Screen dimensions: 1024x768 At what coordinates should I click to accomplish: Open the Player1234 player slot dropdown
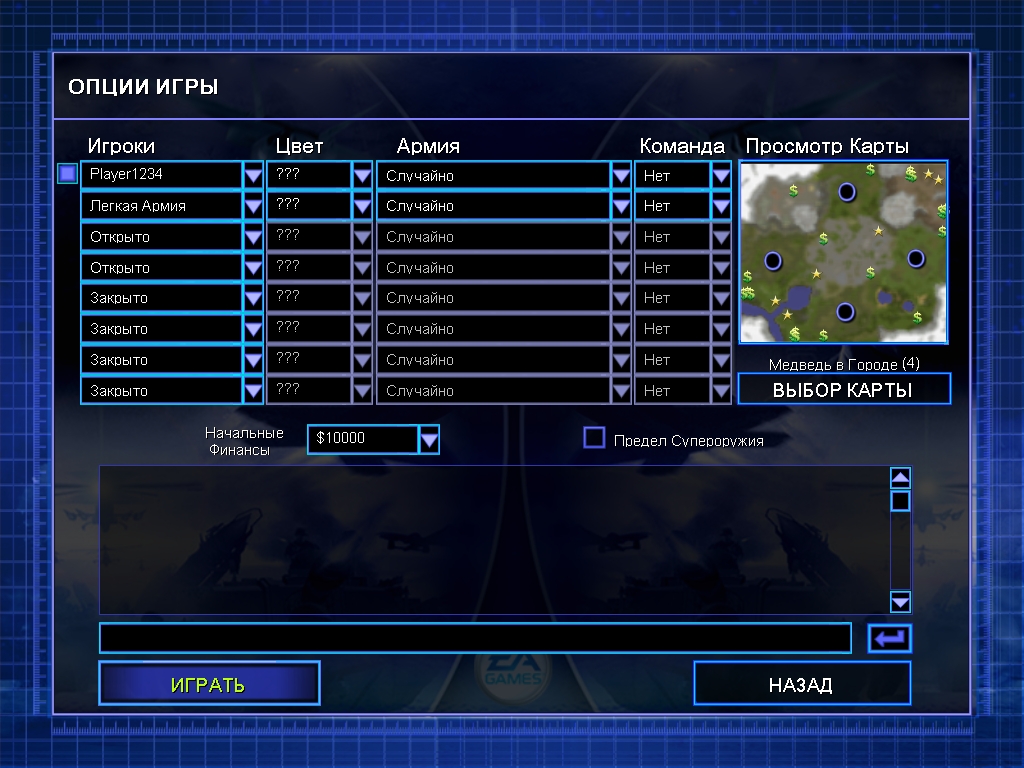[253, 175]
